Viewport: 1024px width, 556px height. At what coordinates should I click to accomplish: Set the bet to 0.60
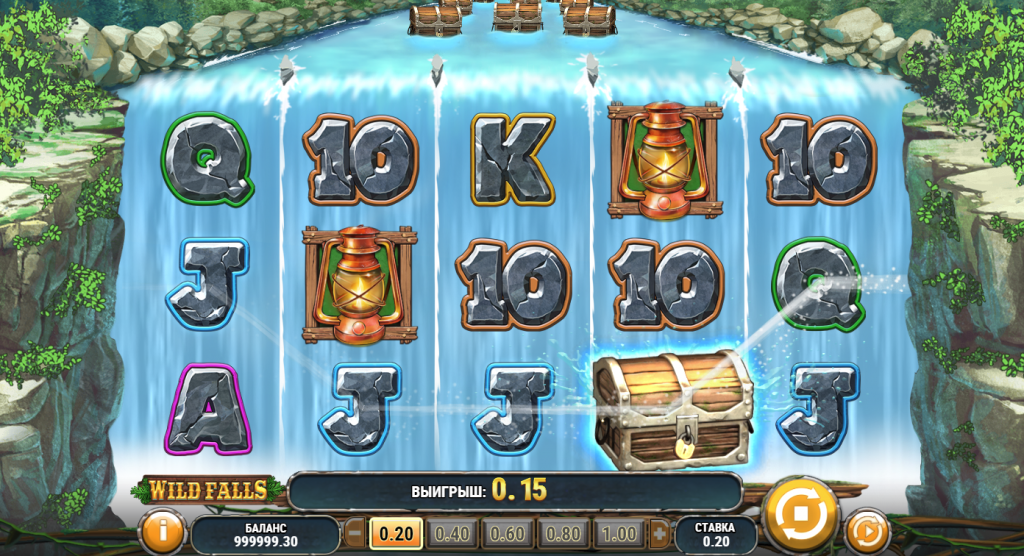[508, 533]
